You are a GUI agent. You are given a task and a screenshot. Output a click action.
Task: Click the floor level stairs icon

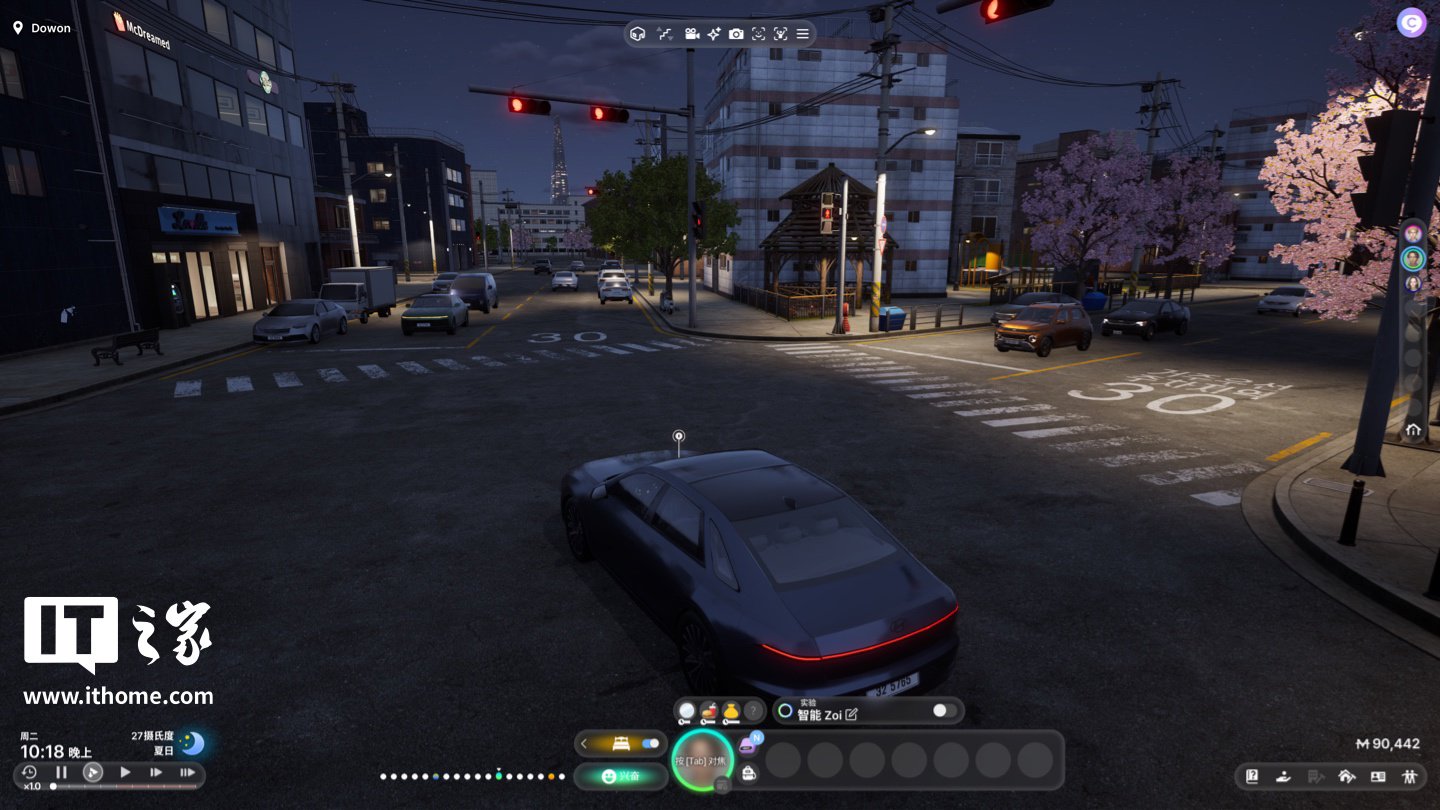[665, 34]
